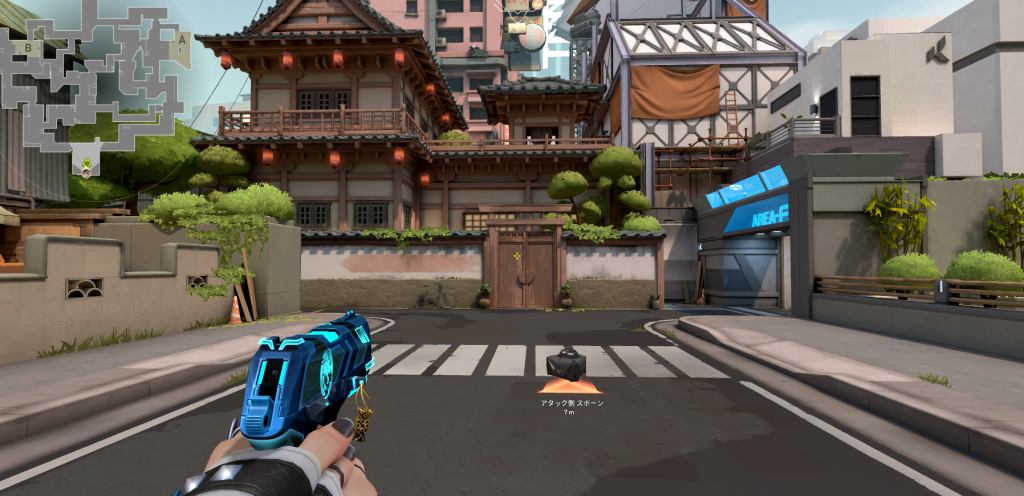
Task: Click the B site on the minimap
Action: point(29,47)
